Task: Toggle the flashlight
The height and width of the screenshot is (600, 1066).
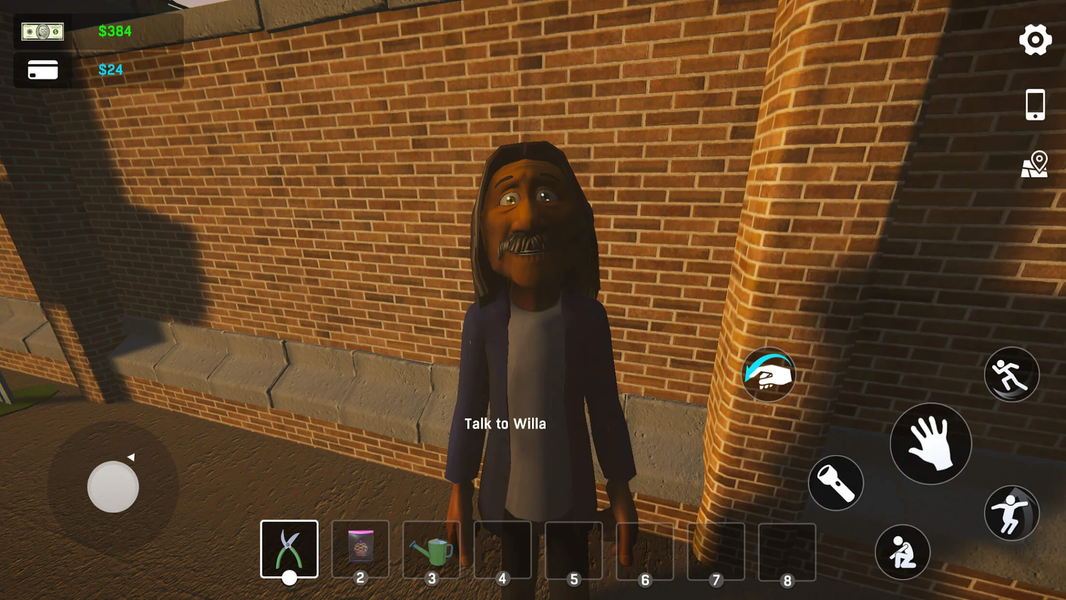Action: coord(836,483)
